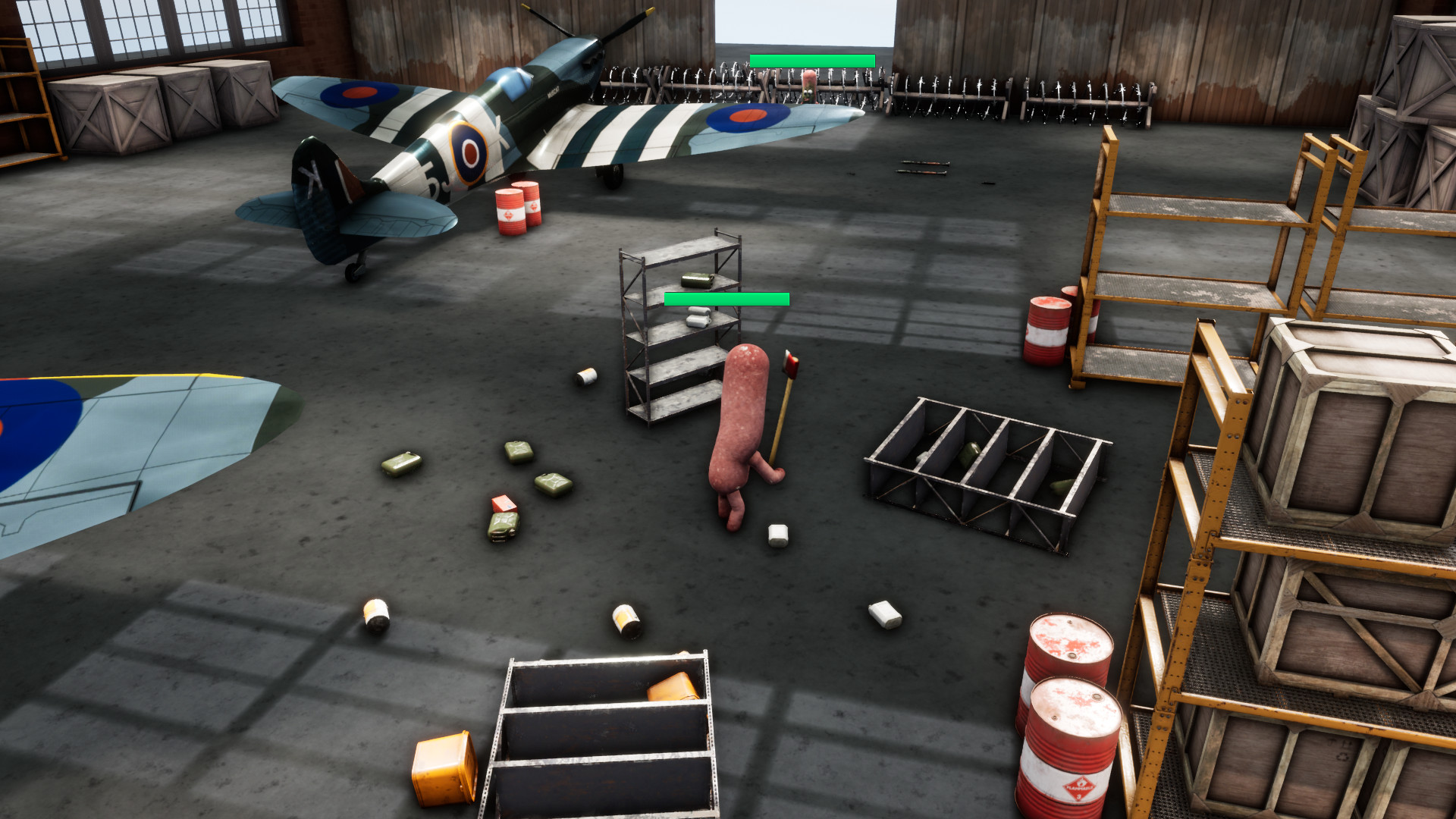1456x819 pixels.
Task: Click the green health bar above the player sausage
Action: [x=724, y=298]
